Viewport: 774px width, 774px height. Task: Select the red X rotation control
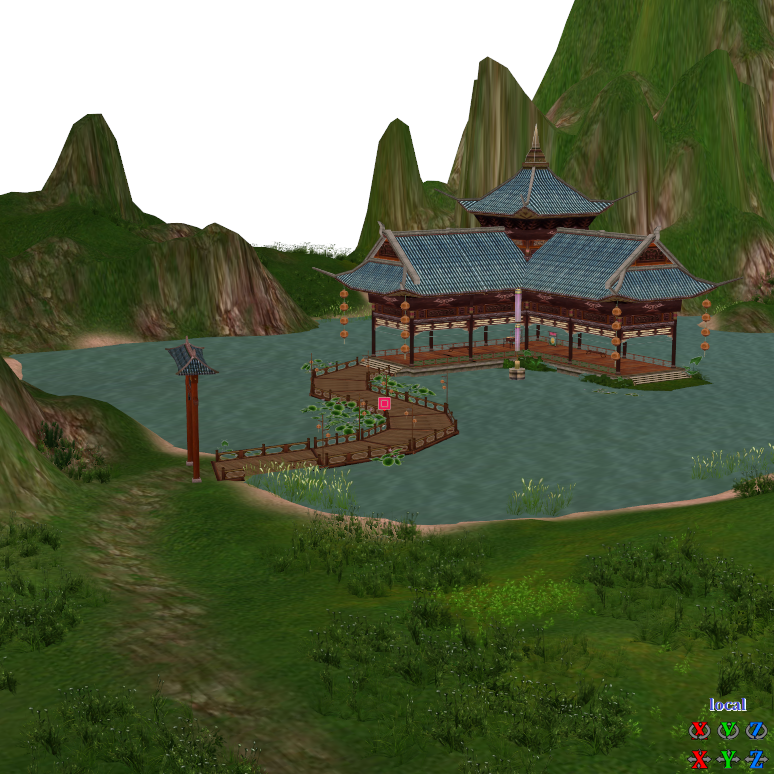[x=700, y=730]
